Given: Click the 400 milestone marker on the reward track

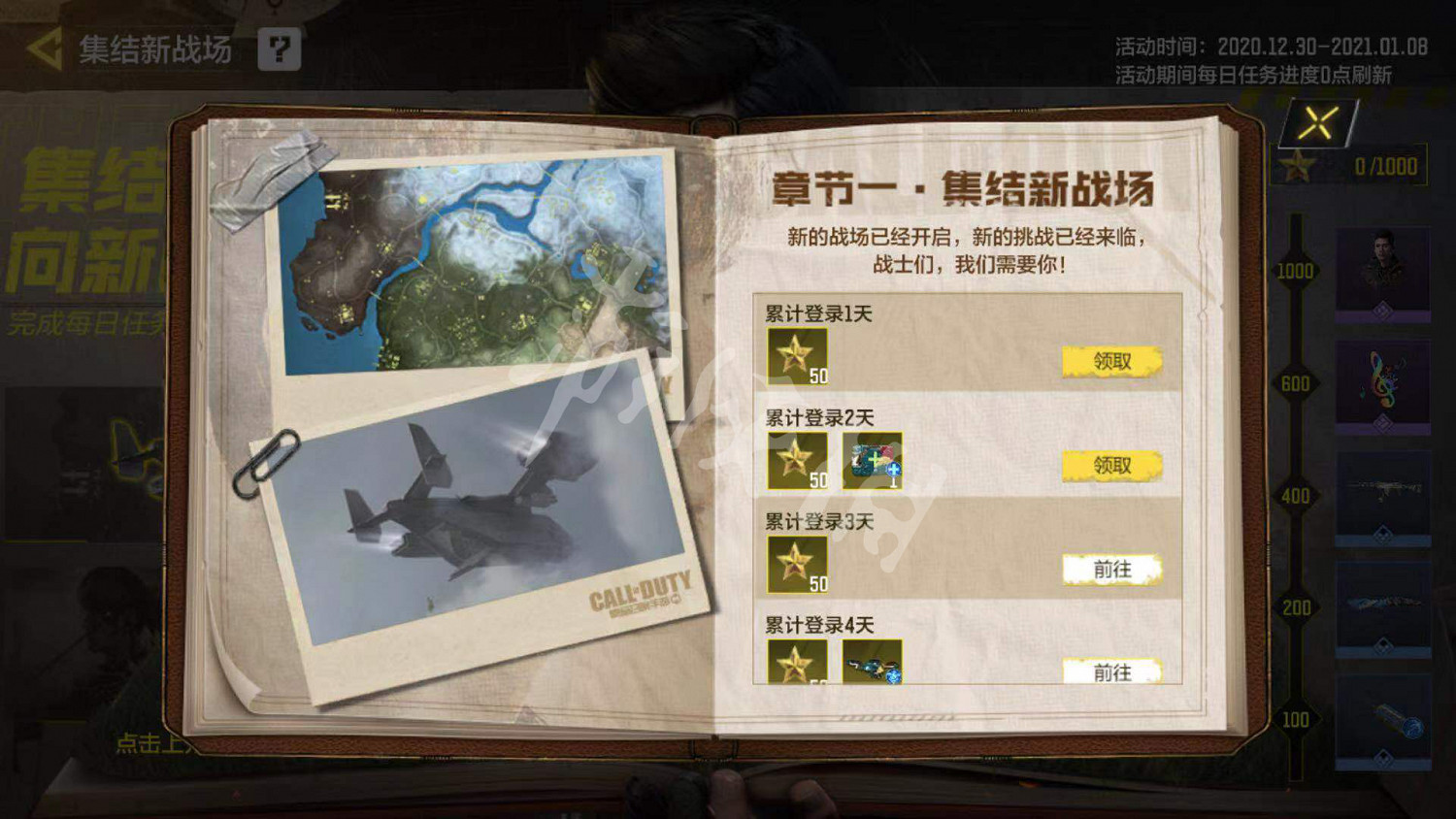Looking at the screenshot, I should click(x=1296, y=496).
